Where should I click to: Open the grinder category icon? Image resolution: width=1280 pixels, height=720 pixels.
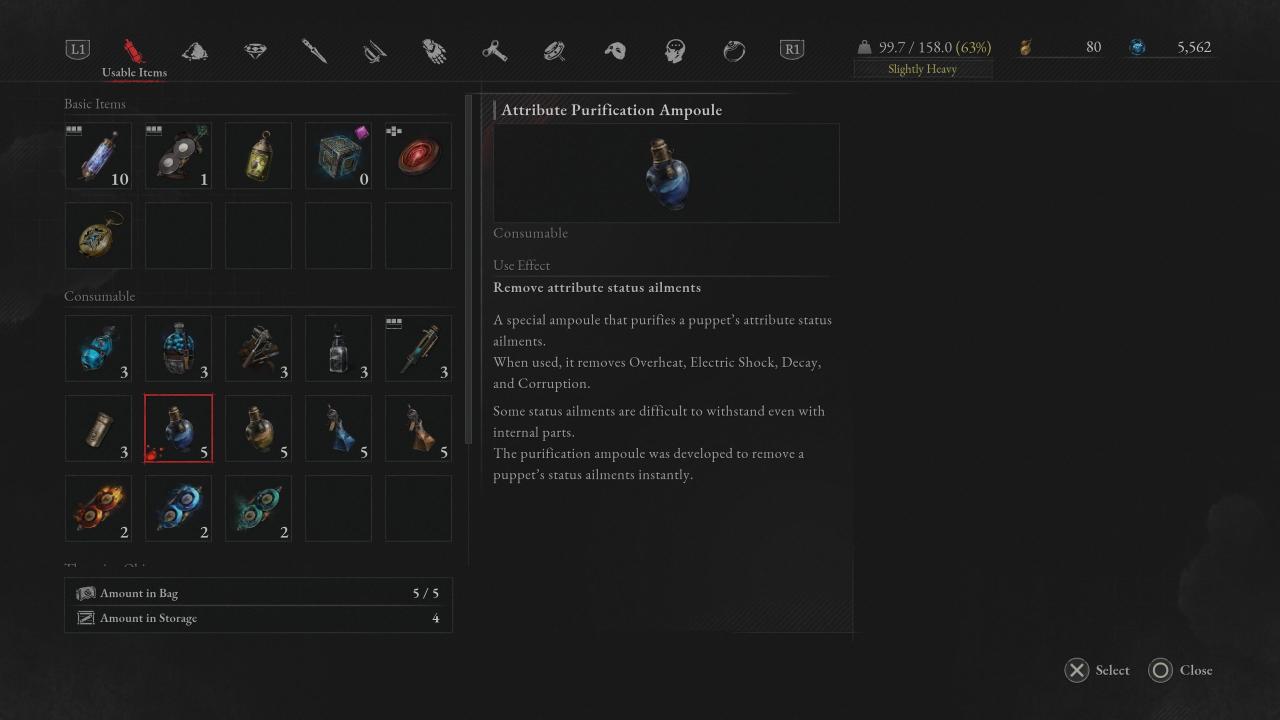[x=554, y=48]
